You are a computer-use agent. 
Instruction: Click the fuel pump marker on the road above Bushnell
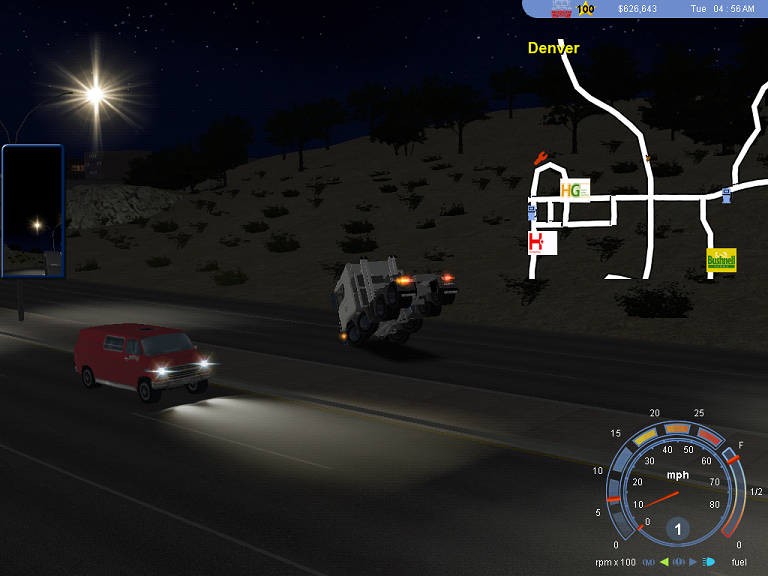726,194
